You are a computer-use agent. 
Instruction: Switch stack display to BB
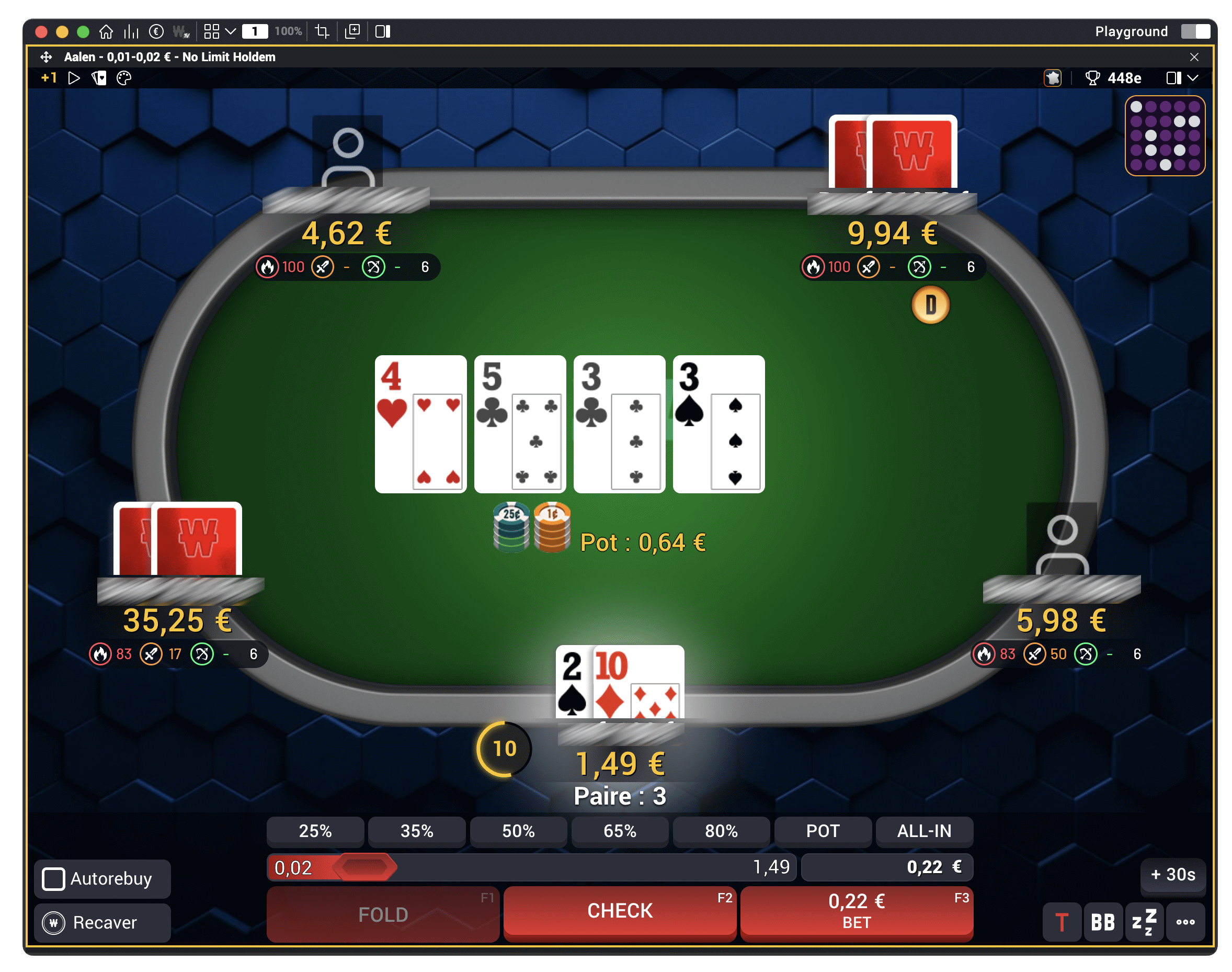click(1102, 922)
